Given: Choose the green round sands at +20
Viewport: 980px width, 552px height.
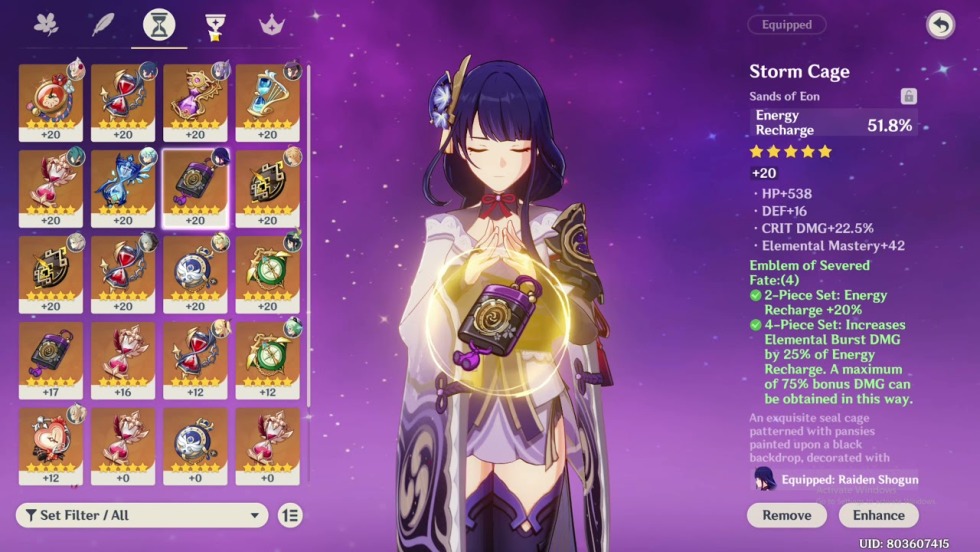Looking at the screenshot, I should point(267,269).
